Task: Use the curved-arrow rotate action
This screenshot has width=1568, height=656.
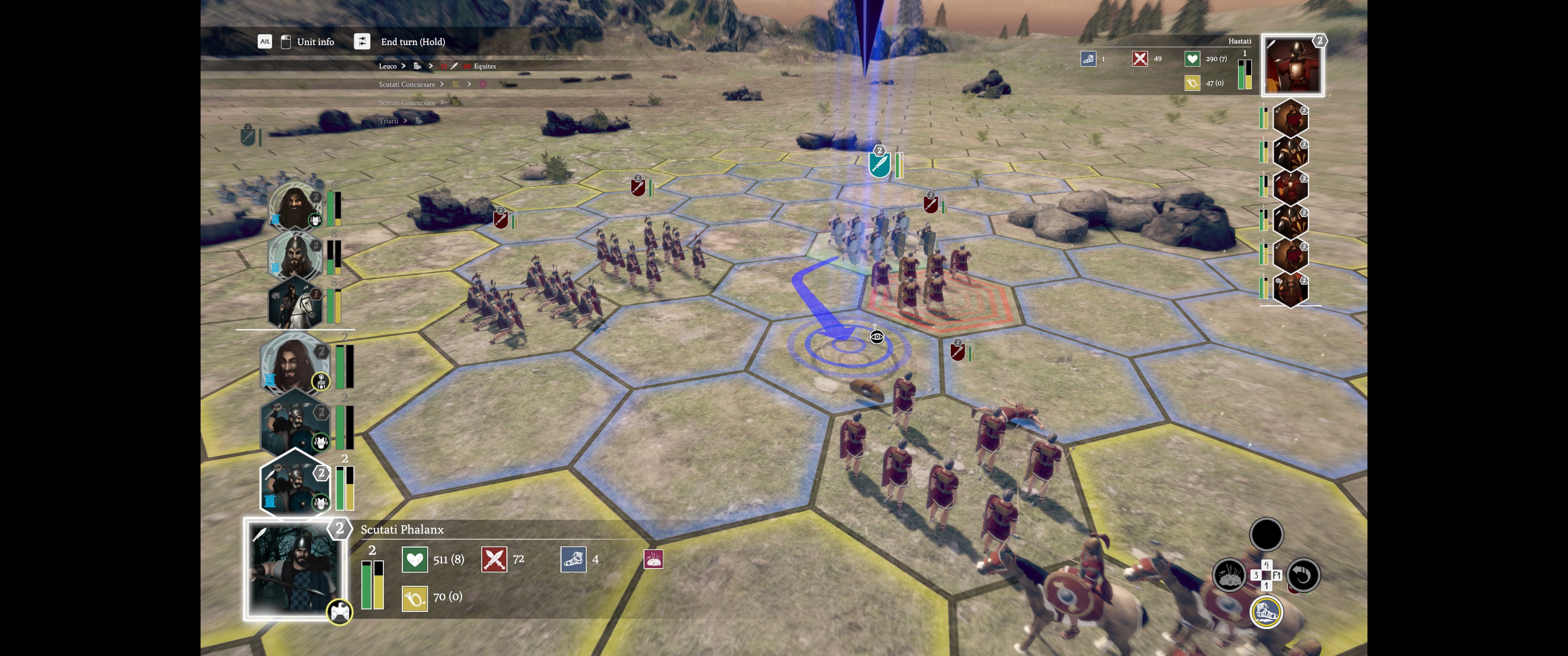Action: tap(1303, 575)
